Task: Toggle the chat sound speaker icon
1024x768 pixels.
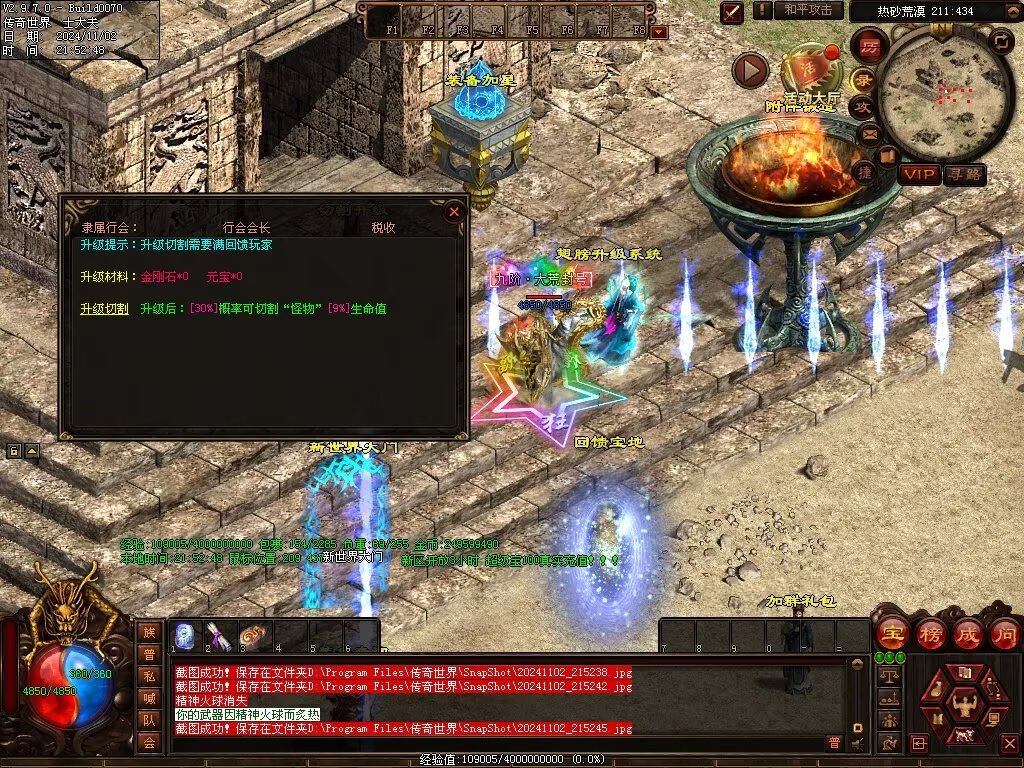Action: pyautogui.click(x=856, y=742)
